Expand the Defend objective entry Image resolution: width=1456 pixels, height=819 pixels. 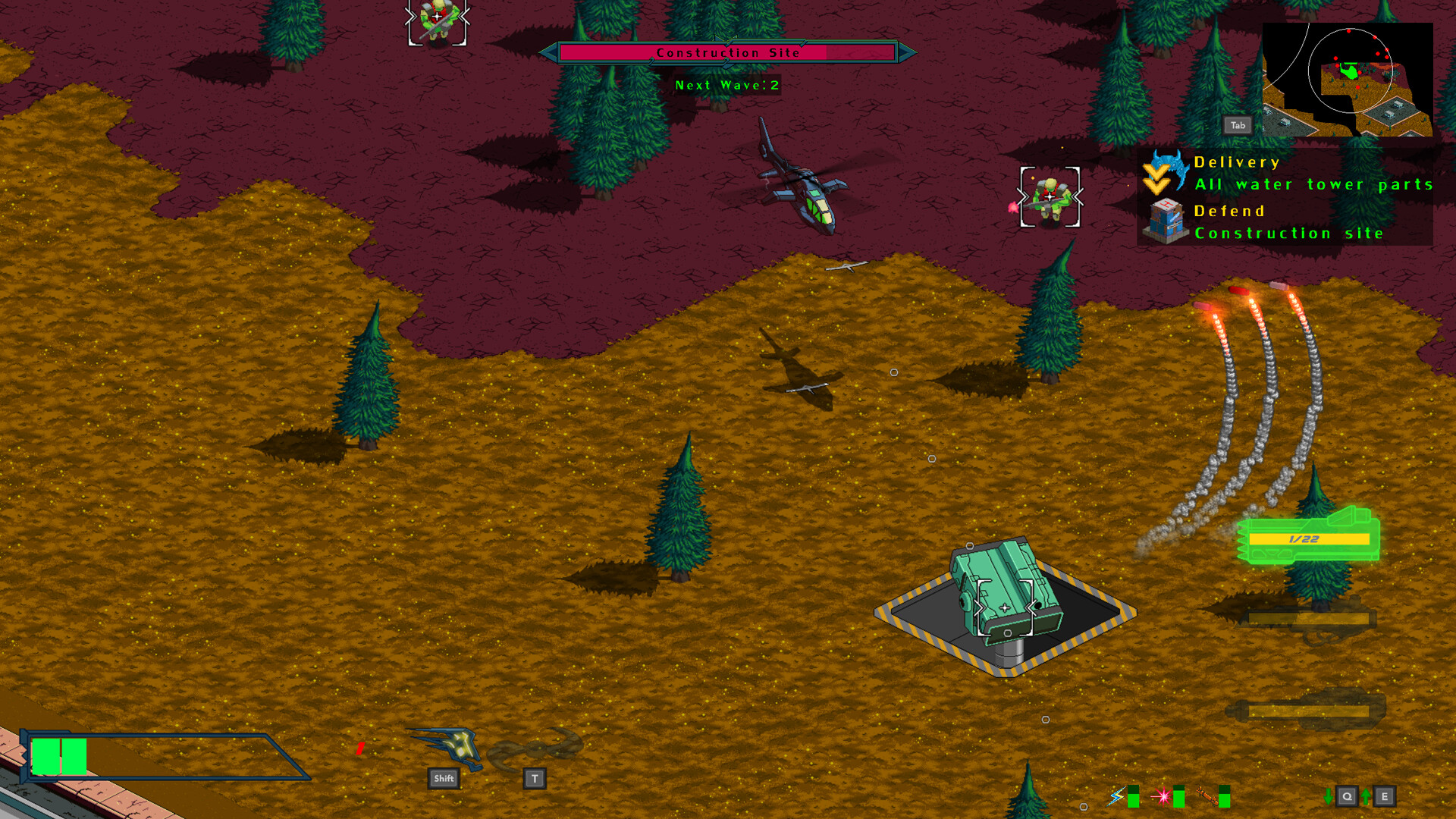pos(1229,211)
